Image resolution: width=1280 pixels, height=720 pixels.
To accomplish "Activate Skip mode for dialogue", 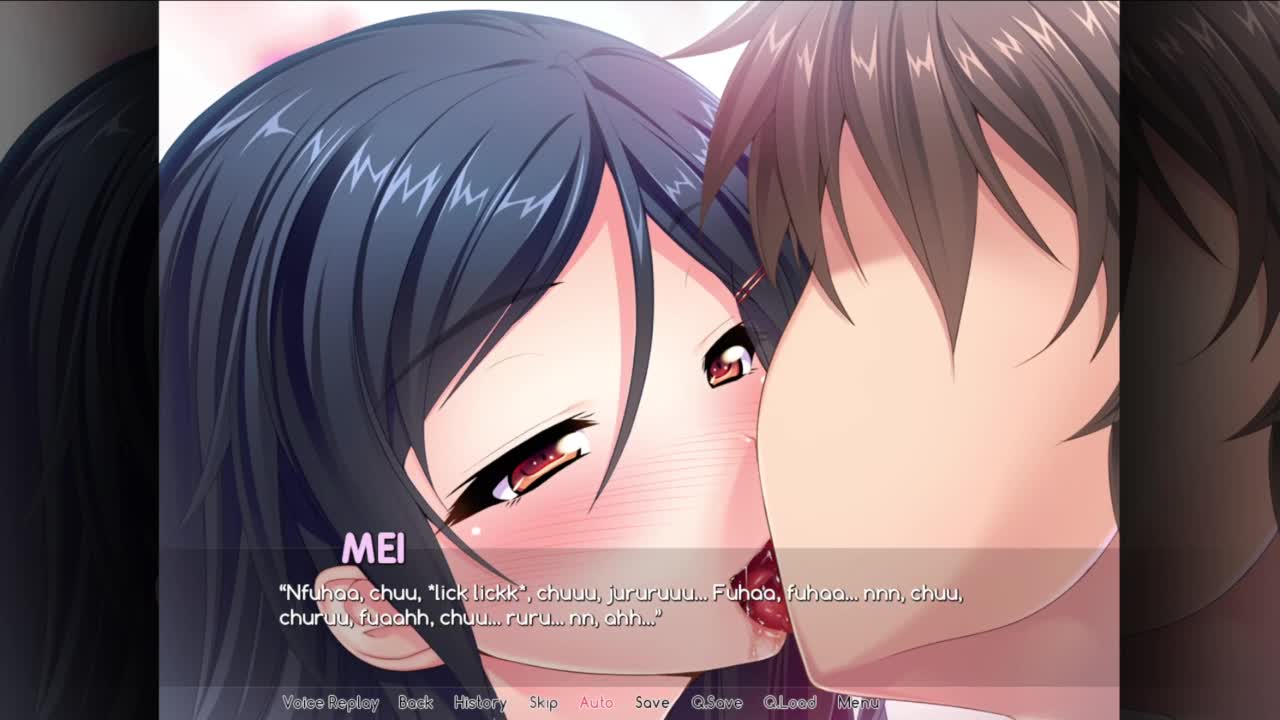I will click(543, 703).
